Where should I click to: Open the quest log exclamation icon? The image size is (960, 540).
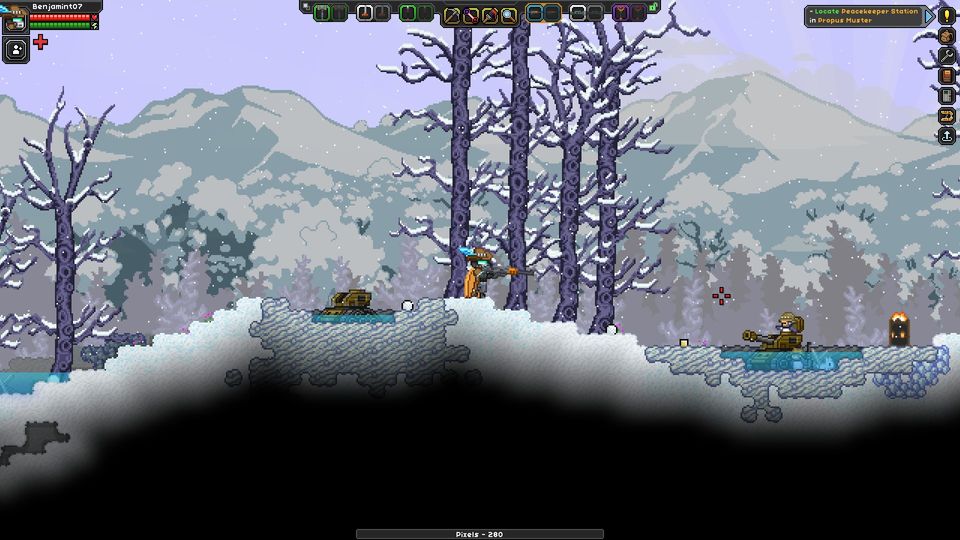click(x=946, y=15)
